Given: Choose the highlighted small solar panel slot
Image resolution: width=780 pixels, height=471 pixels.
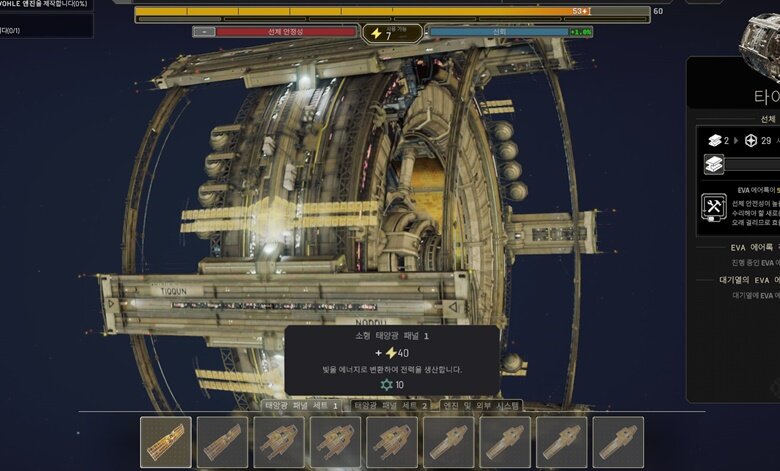Looking at the screenshot, I should click(x=166, y=442).
